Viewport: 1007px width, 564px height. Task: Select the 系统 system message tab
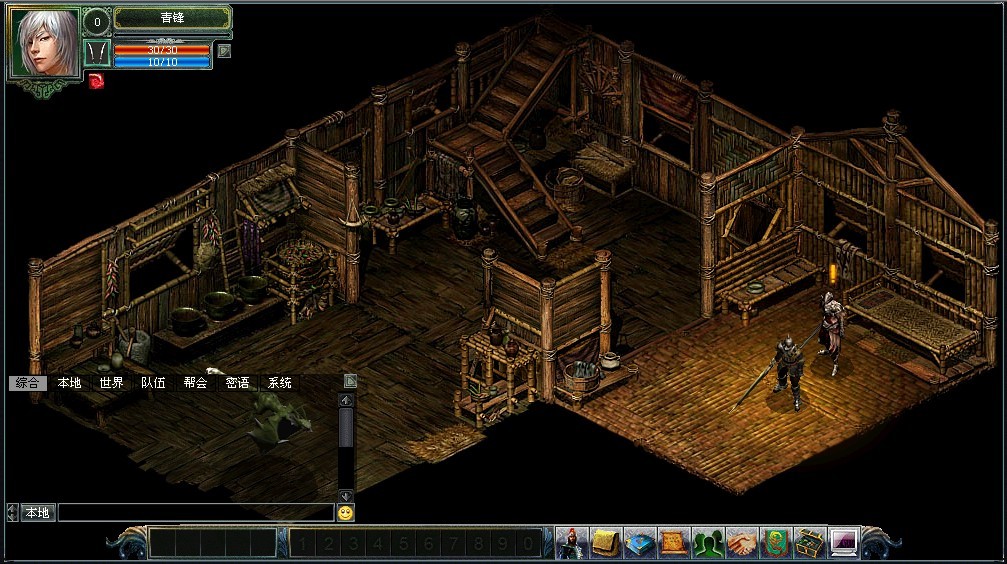point(280,383)
